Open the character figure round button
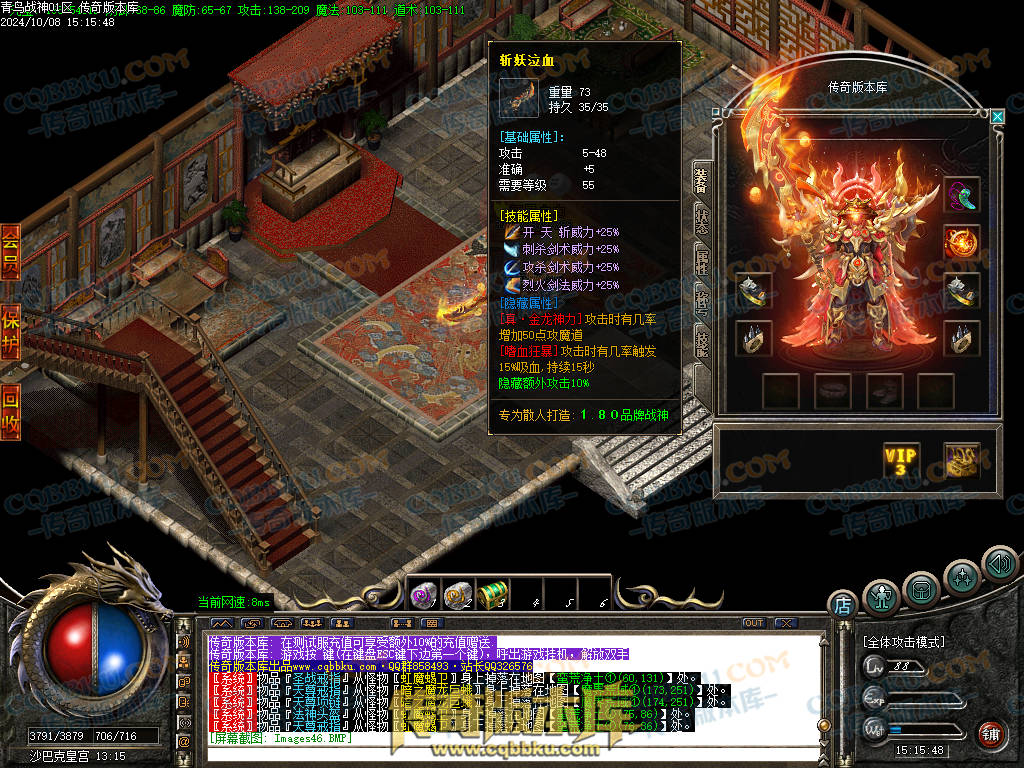Image resolution: width=1024 pixels, height=768 pixels. coord(881,597)
